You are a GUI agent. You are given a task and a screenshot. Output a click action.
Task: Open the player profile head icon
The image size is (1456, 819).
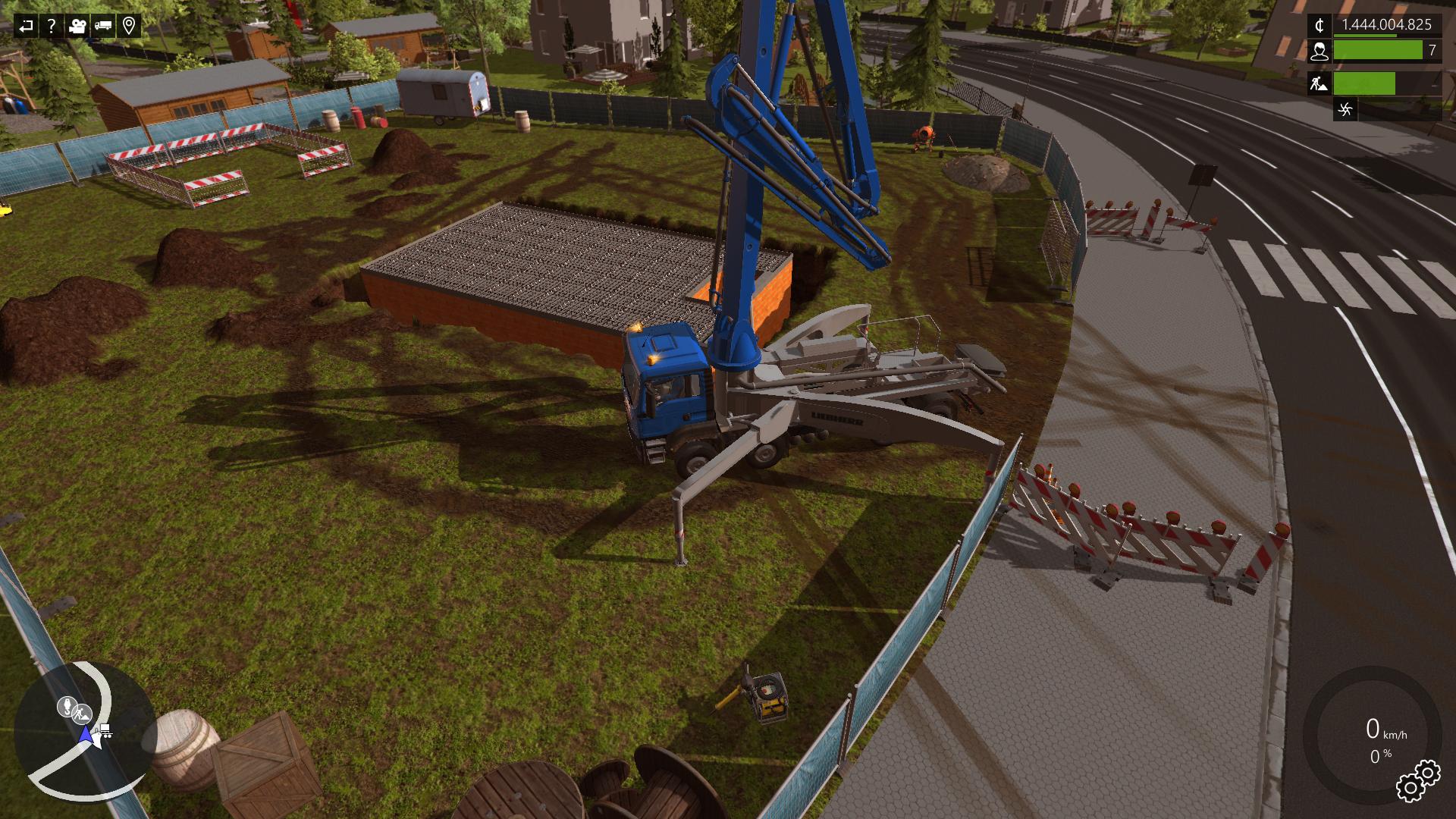(x=1319, y=51)
